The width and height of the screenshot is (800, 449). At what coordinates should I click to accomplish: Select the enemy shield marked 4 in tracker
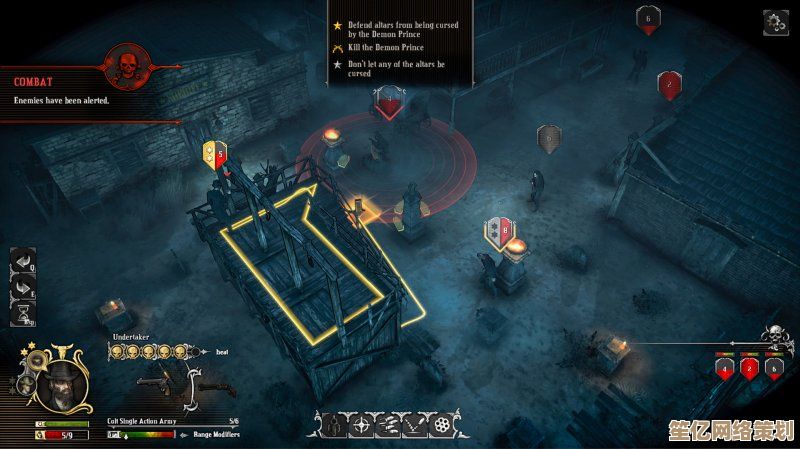point(725,368)
